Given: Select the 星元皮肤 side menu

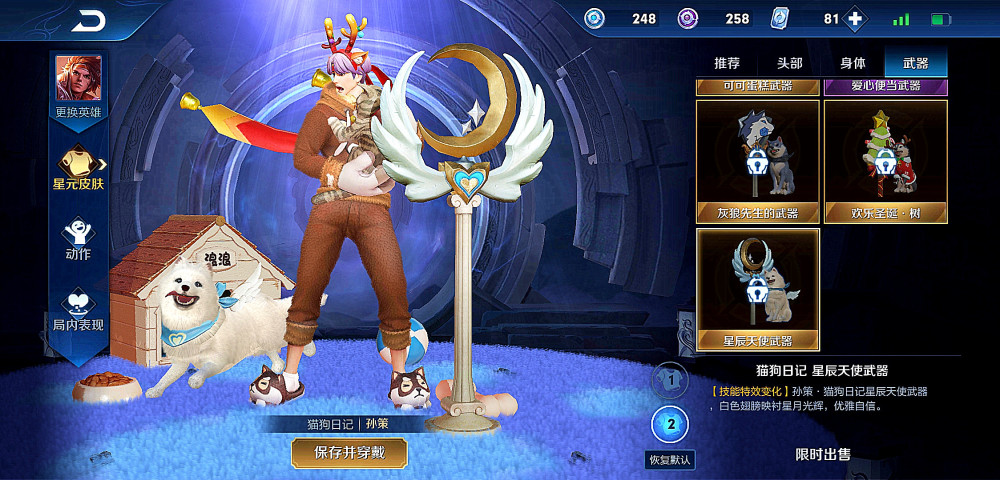Looking at the screenshot, I should [x=78, y=166].
